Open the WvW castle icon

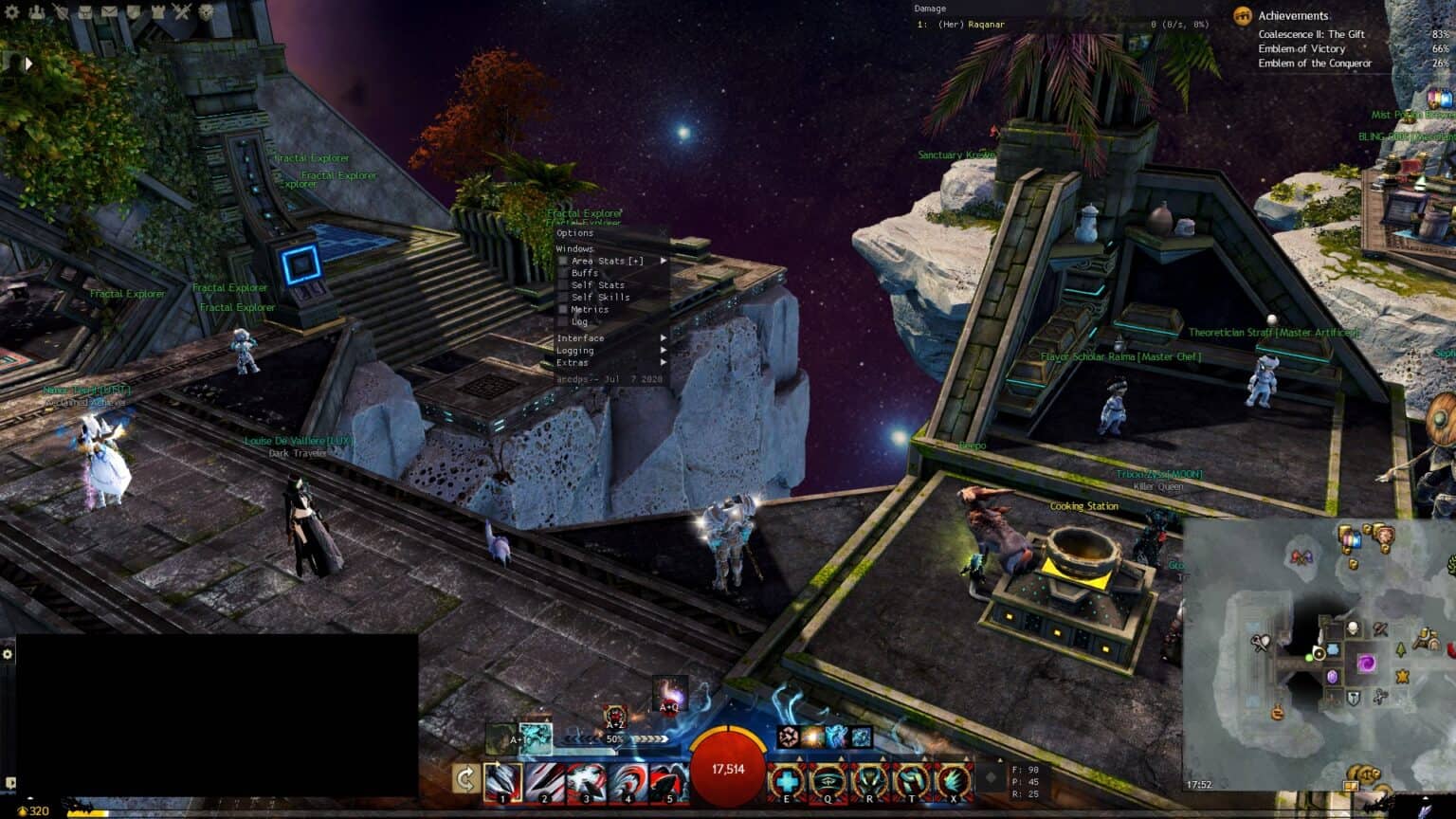pyautogui.click(x=159, y=11)
